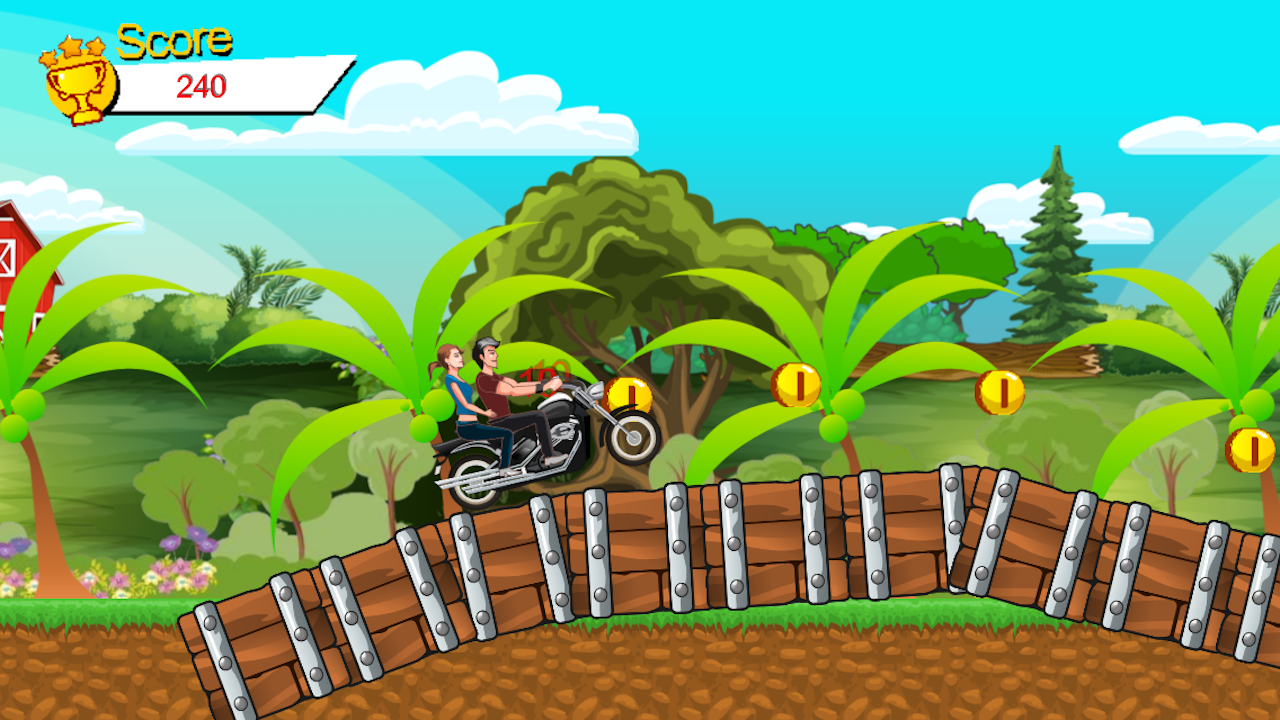Select the coin above the motorcycle's front wheel

click(x=628, y=394)
